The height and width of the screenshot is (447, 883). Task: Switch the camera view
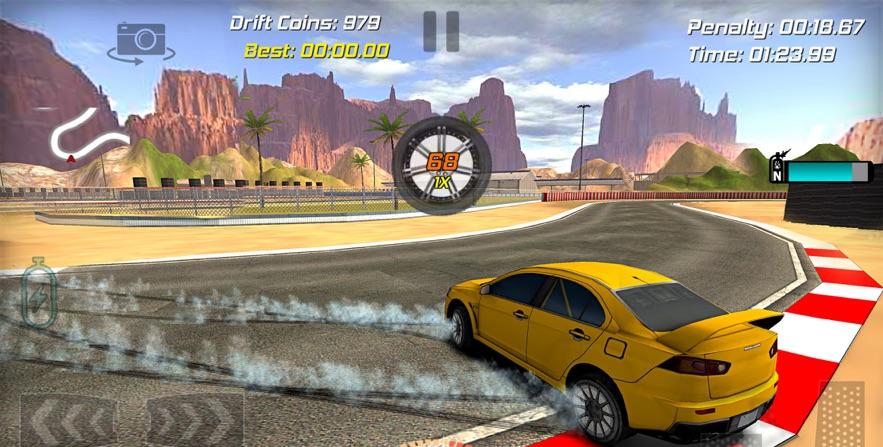coord(141,40)
